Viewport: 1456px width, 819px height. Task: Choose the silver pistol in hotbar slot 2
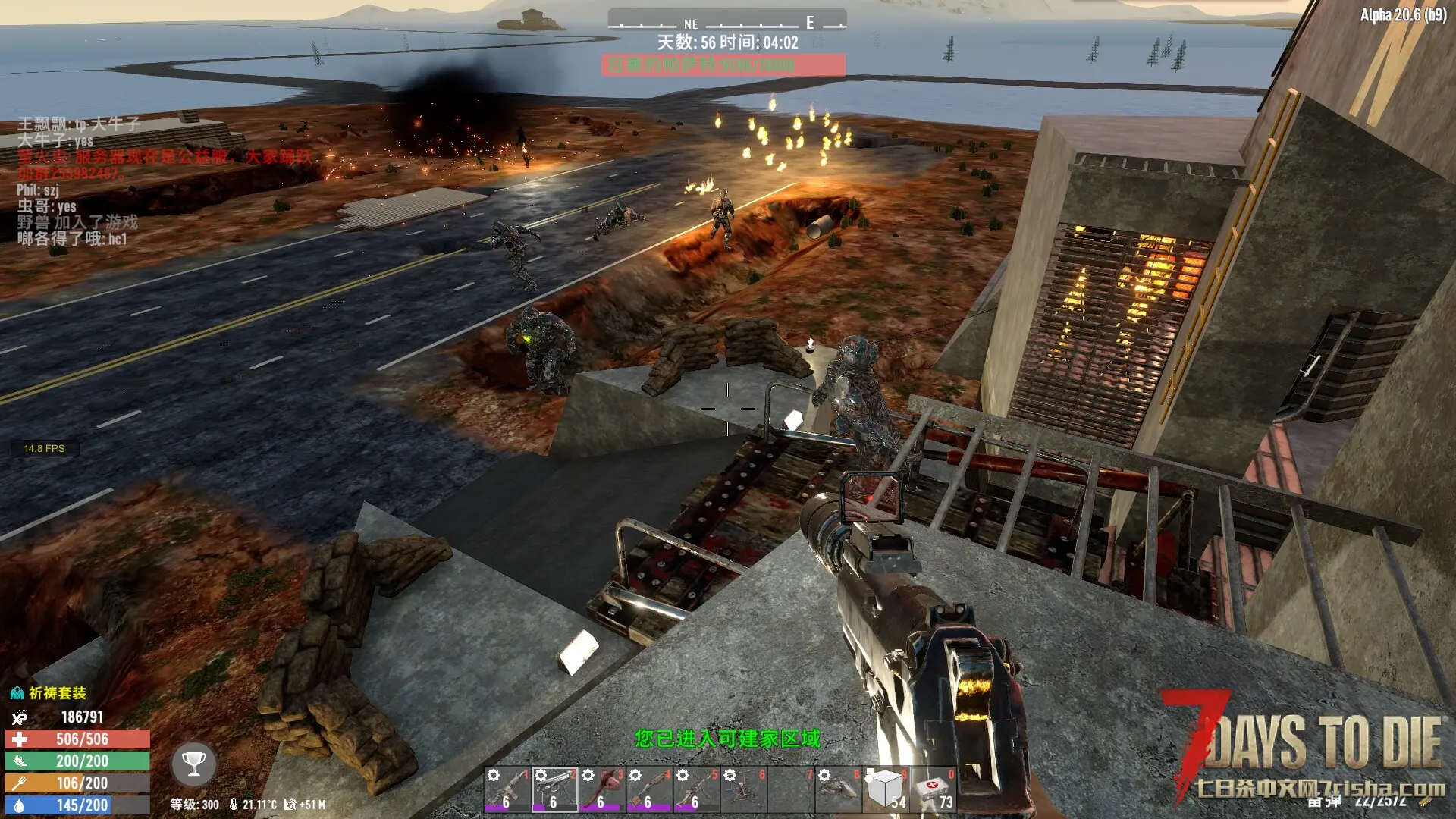click(x=555, y=789)
